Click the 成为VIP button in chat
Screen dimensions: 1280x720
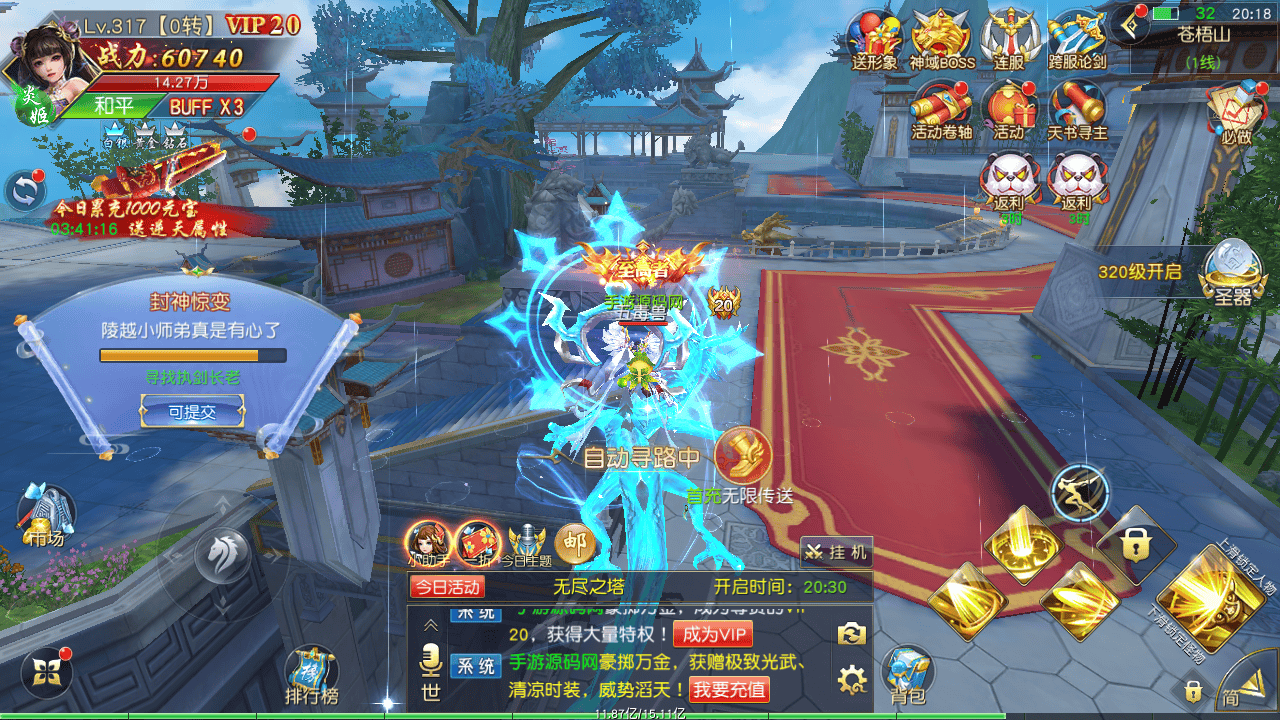(x=712, y=634)
